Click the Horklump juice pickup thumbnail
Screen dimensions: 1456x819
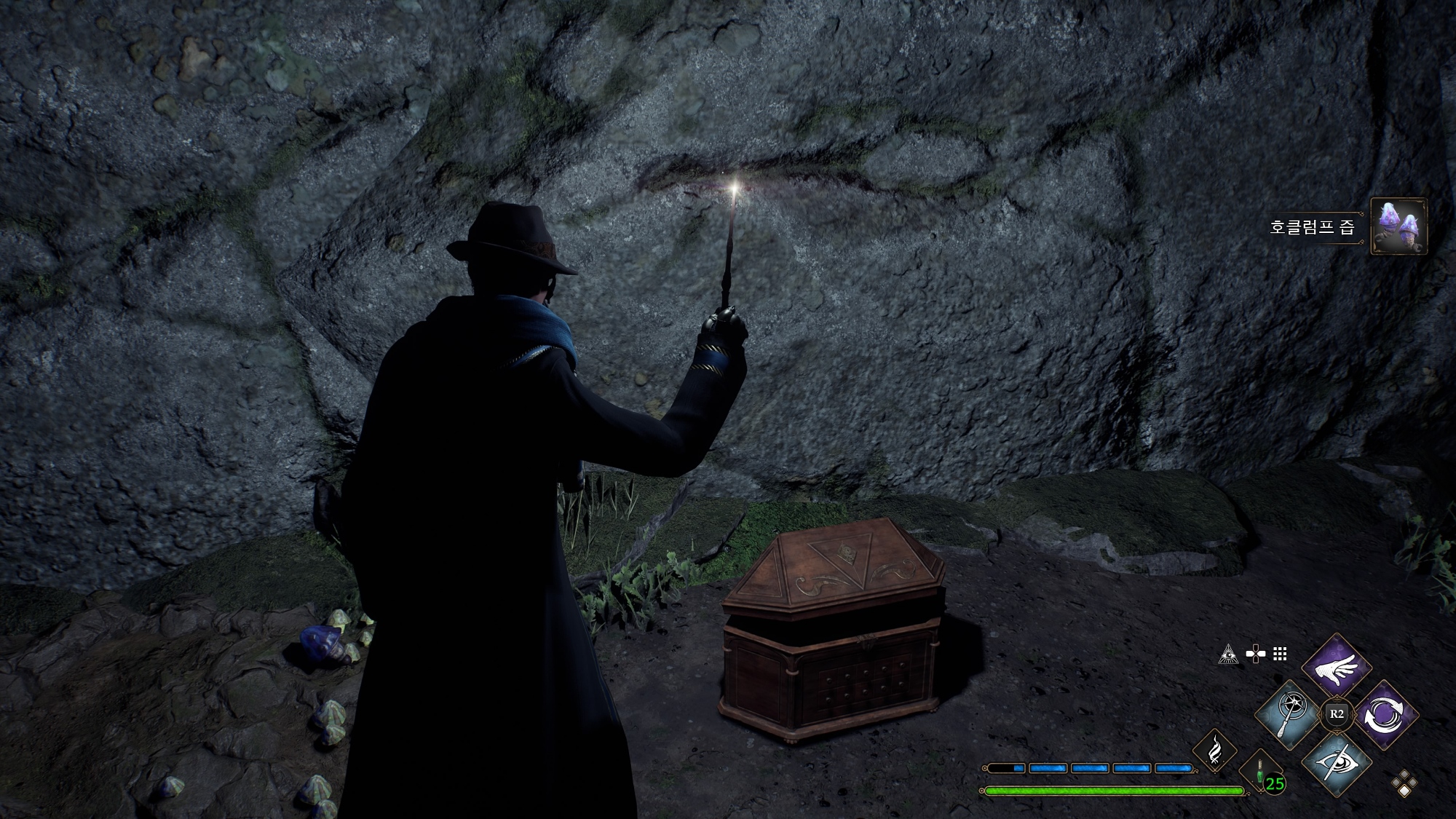[x=1398, y=226]
